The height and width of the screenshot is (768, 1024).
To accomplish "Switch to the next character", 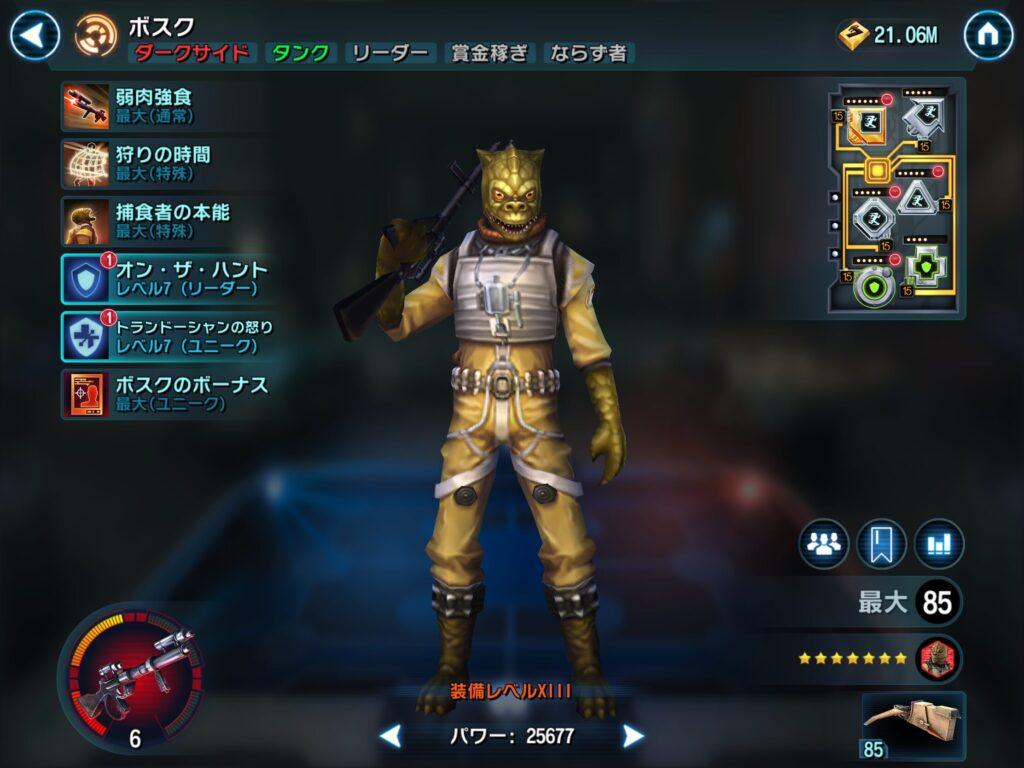I will (633, 737).
